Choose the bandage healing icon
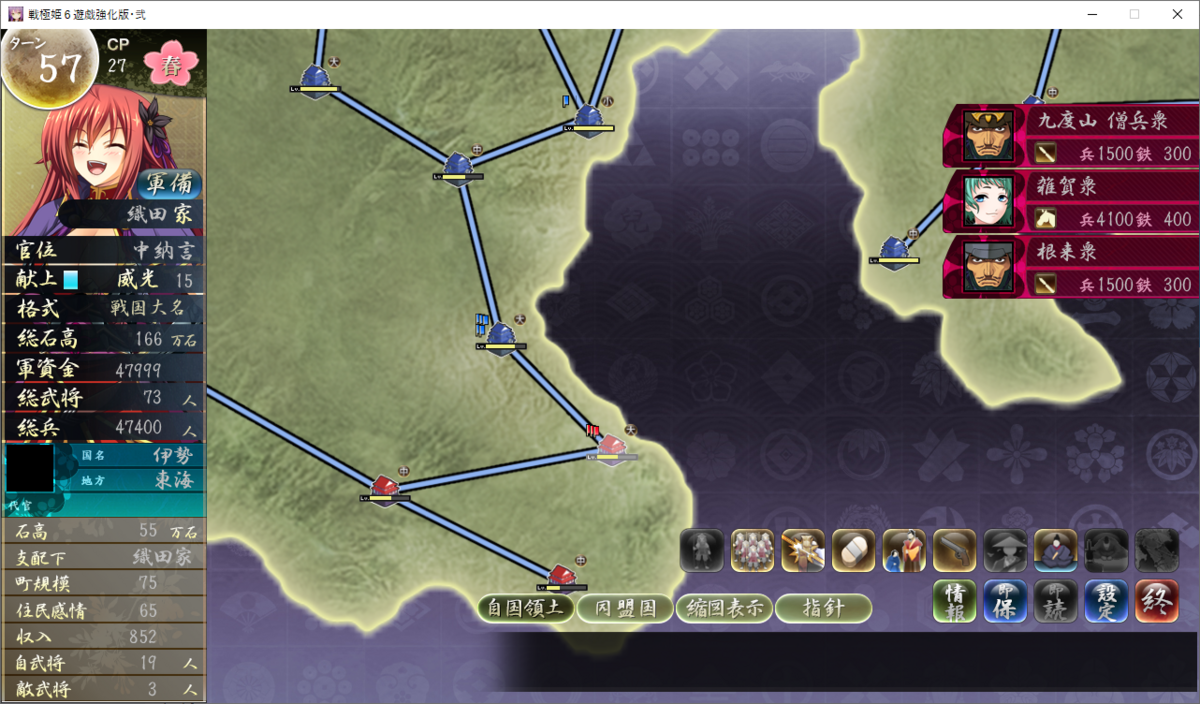The width and height of the screenshot is (1200, 704). tap(853, 550)
